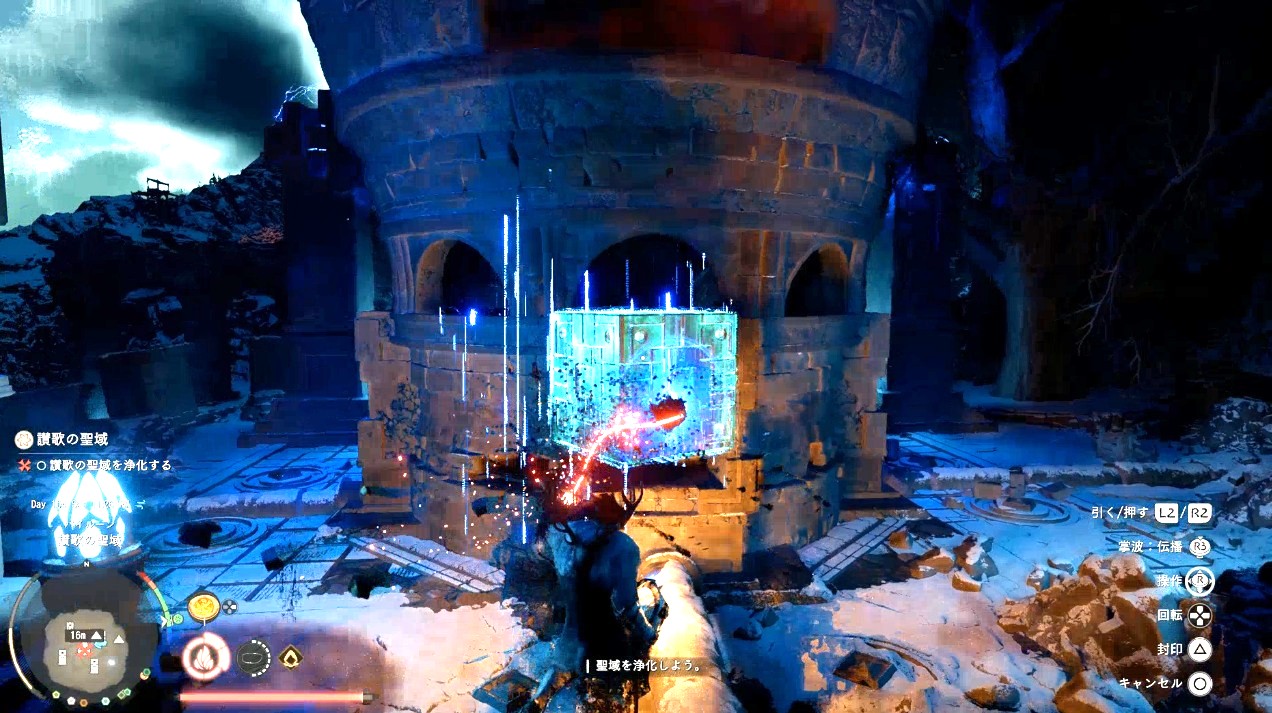Activate the gold diamond skill icon
The height and width of the screenshot is (713, 1272).
pyautogui.click(x=290, y=656)
